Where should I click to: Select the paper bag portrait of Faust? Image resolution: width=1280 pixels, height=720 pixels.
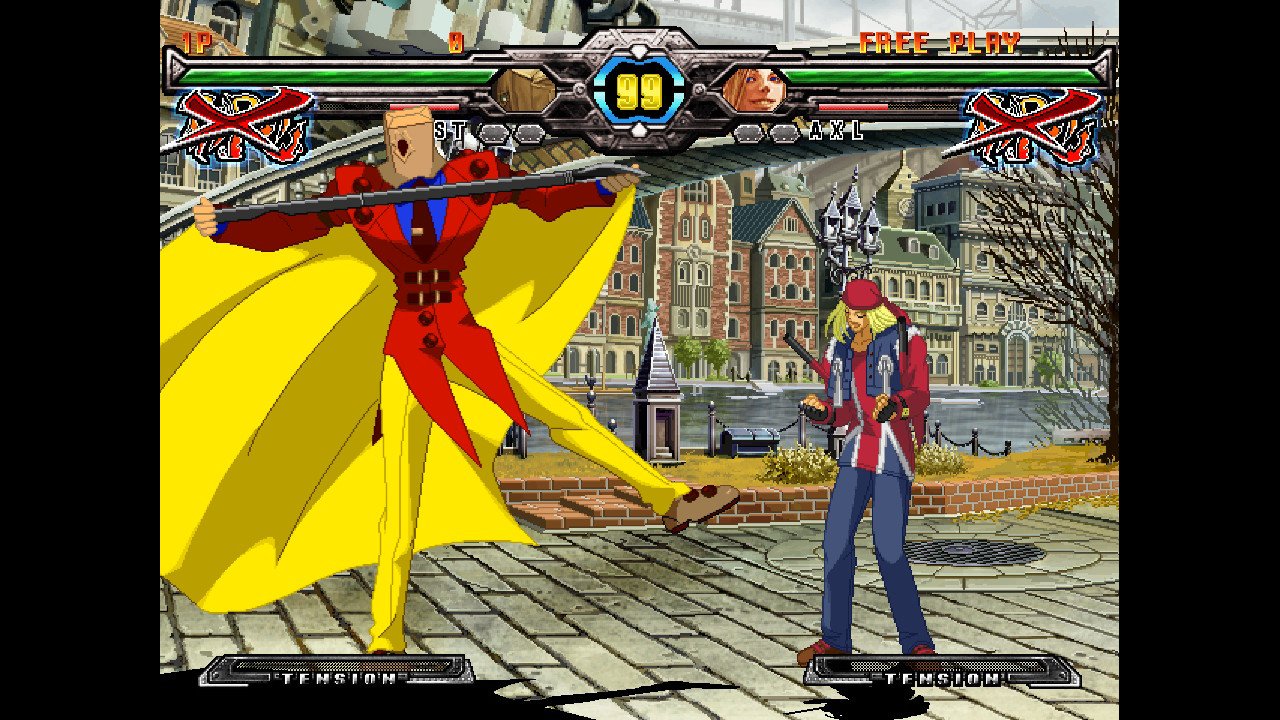pos(525,90)
